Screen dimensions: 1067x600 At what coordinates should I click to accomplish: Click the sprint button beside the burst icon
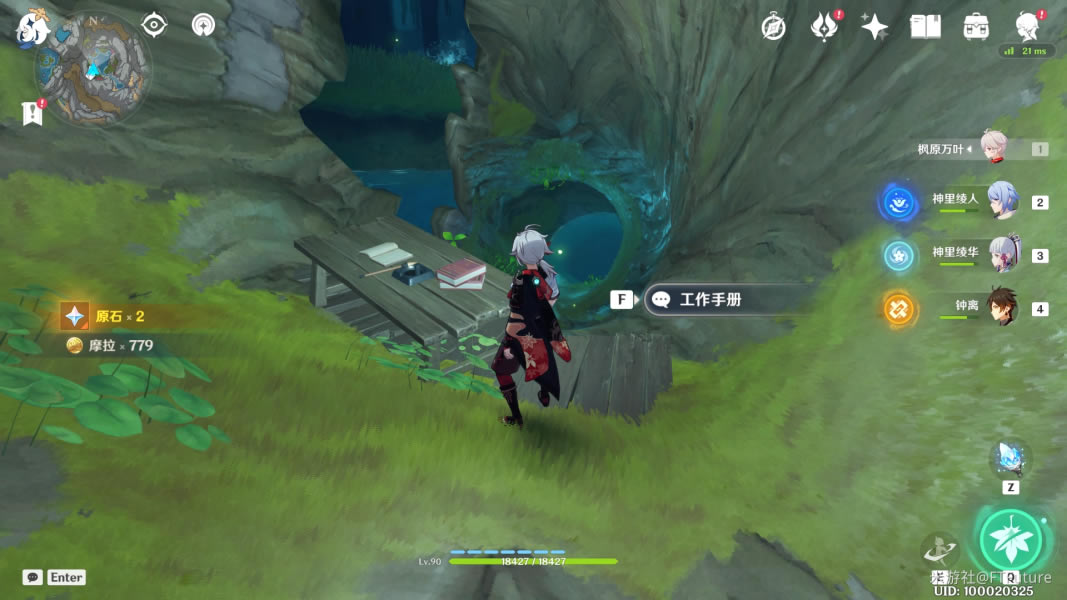940,549
